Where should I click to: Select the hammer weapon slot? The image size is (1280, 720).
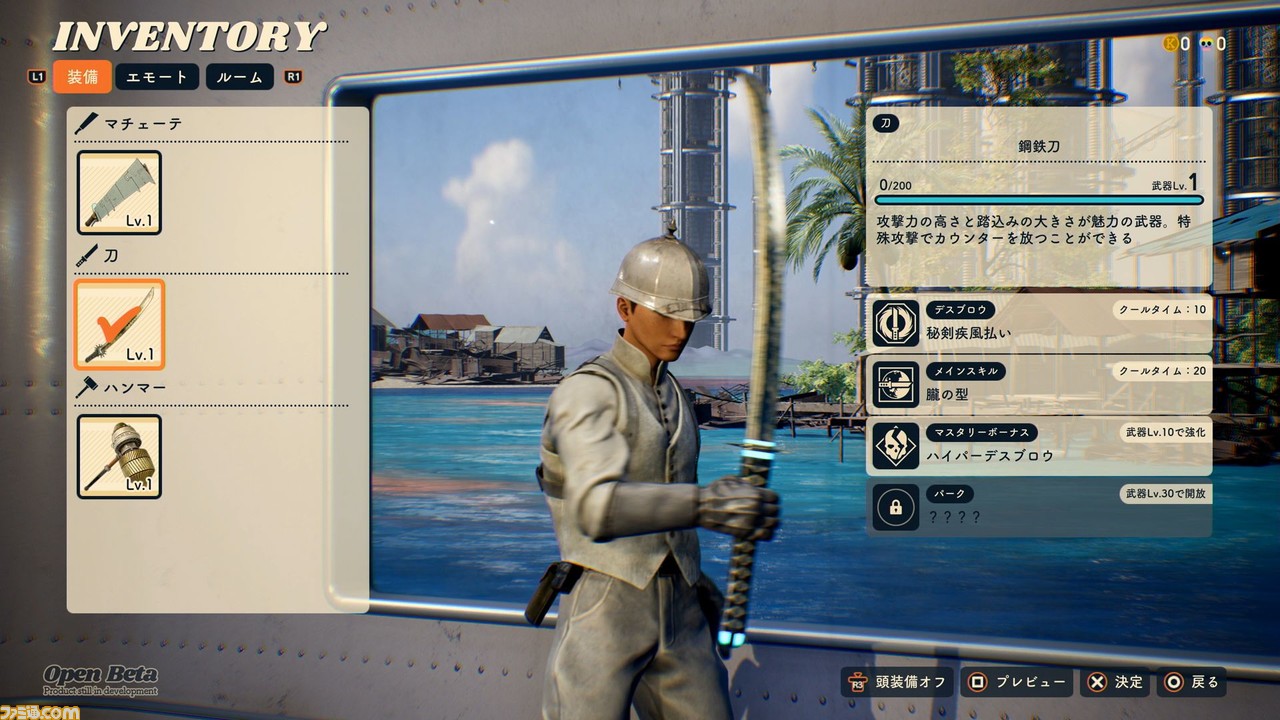pos(119,457)
